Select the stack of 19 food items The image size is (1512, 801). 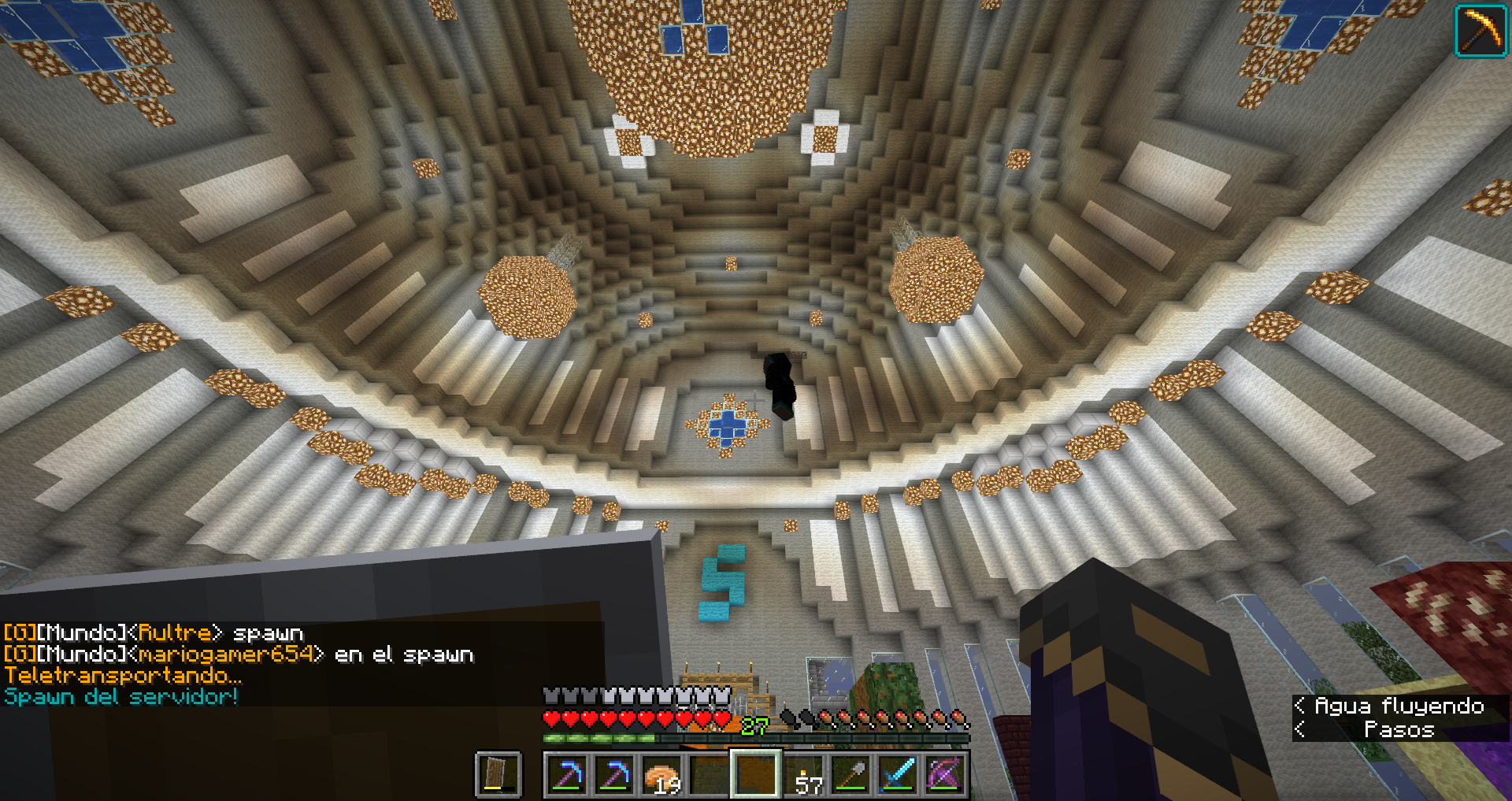(662, 775)
